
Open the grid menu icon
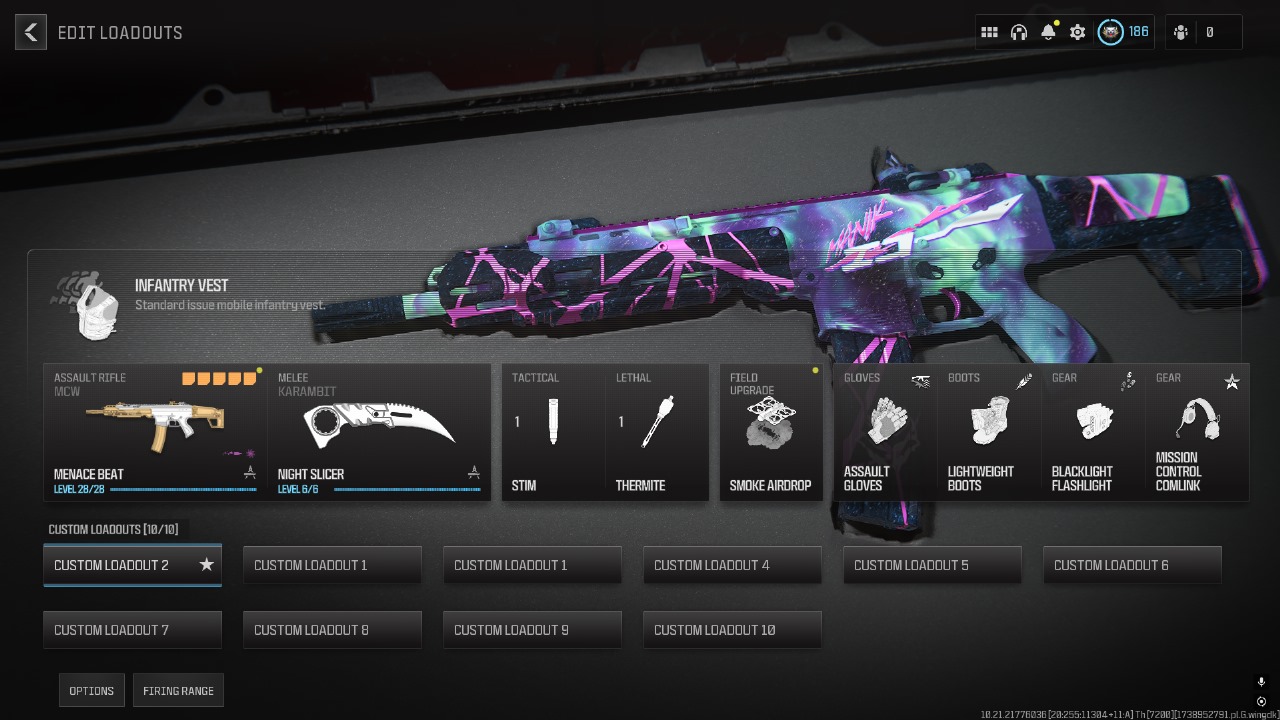(x=989, y=32)
